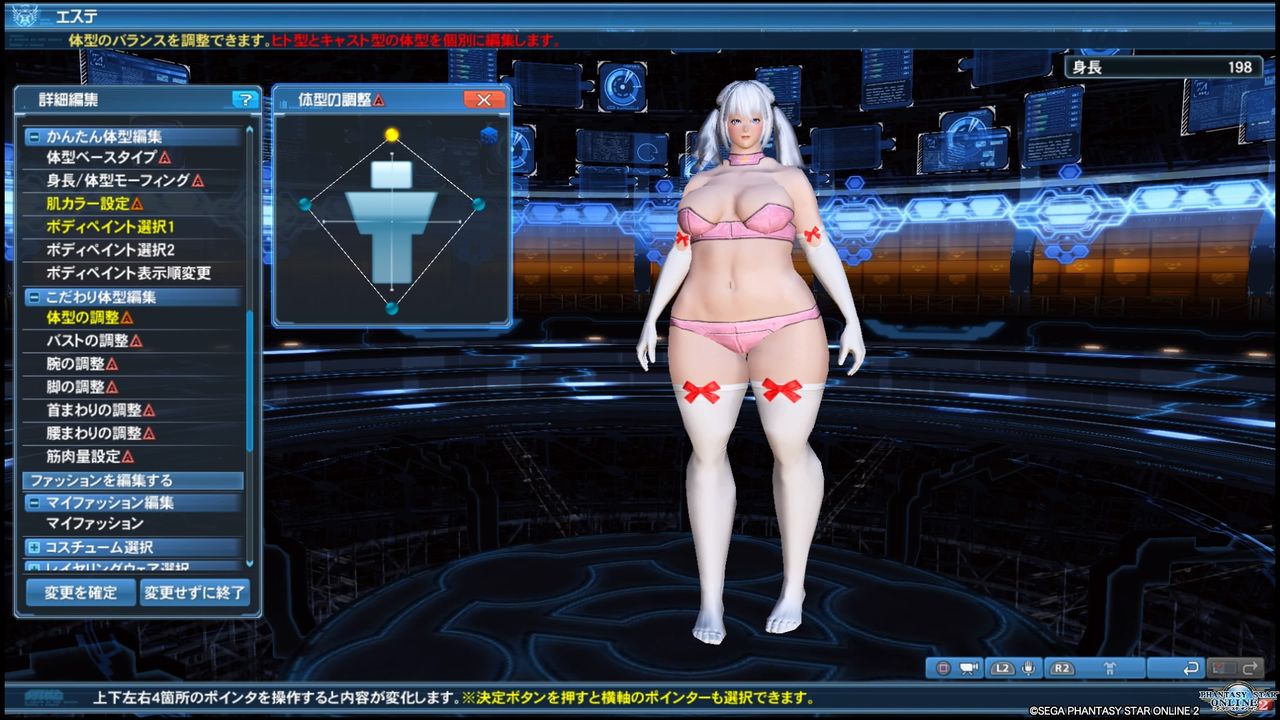1280x720 pixels.
Task: Click the square controller button icon in bottom toolbar
Action: (x=943, y=668)
